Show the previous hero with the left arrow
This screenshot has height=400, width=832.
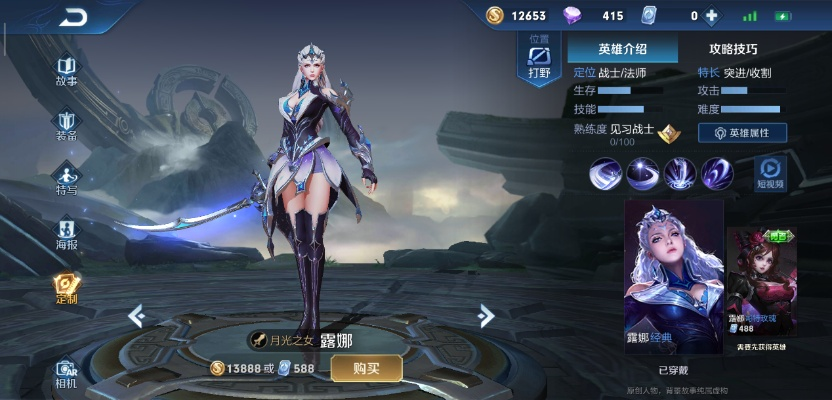point(137,317)
